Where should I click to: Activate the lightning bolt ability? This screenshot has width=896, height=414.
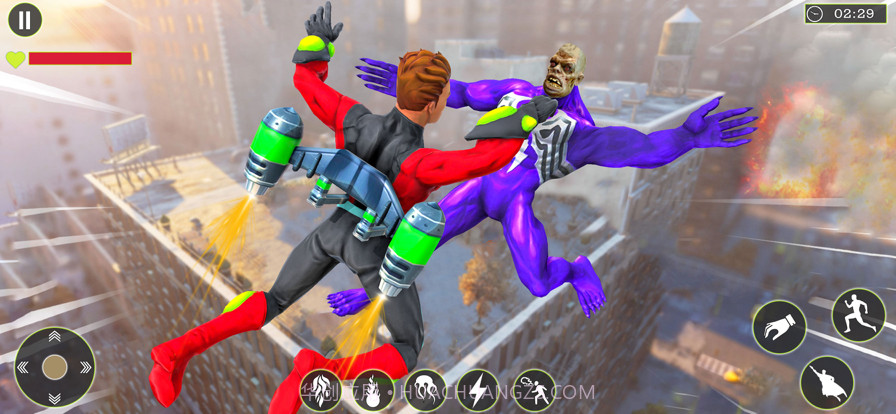coord(478,390)
